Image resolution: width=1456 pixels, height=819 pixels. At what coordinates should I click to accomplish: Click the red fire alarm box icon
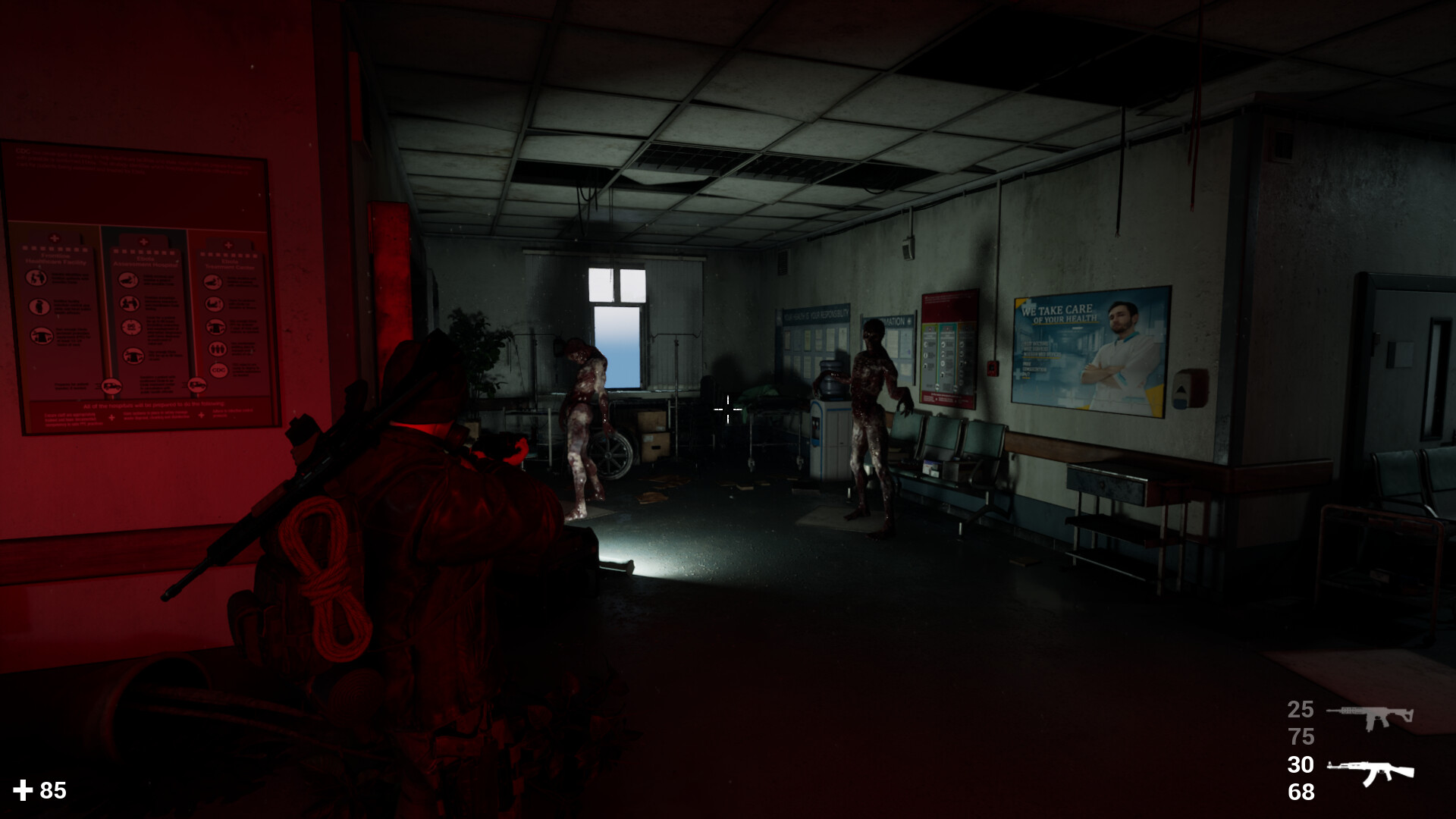click(992, 369)
